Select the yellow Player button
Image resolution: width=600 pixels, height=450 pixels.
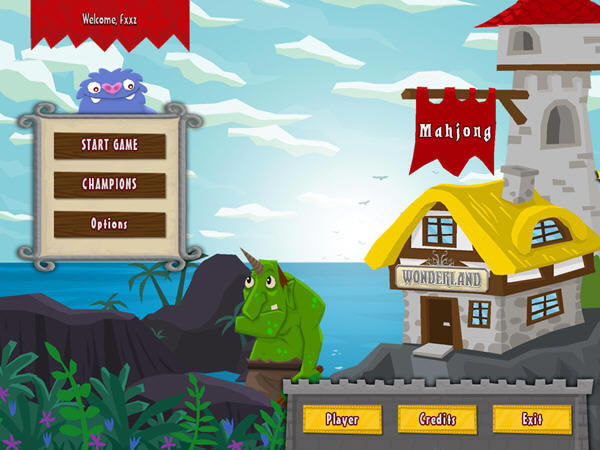click(x=342, y=419)
